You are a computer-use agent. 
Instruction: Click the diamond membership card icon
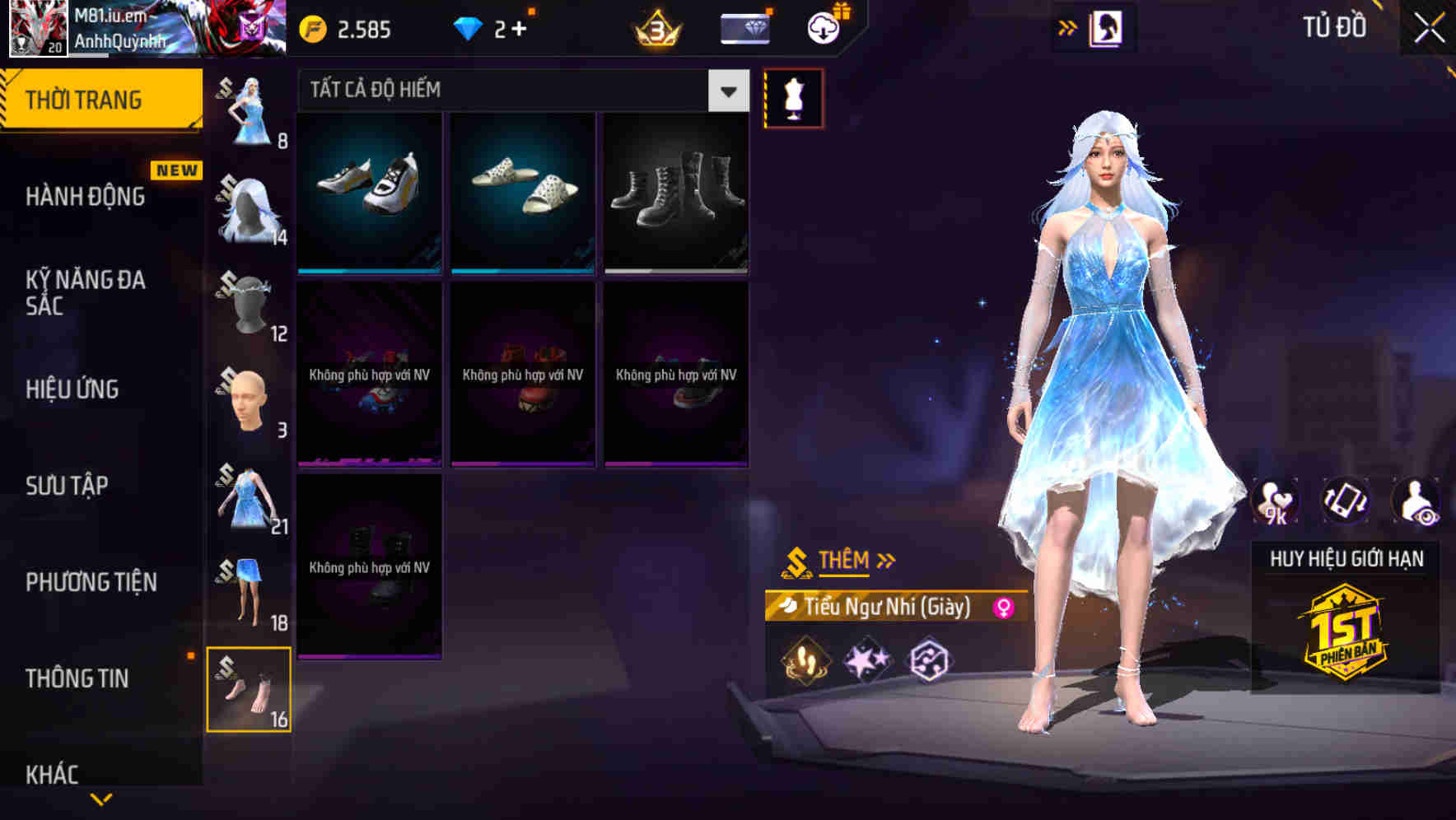tap(742, 27)
